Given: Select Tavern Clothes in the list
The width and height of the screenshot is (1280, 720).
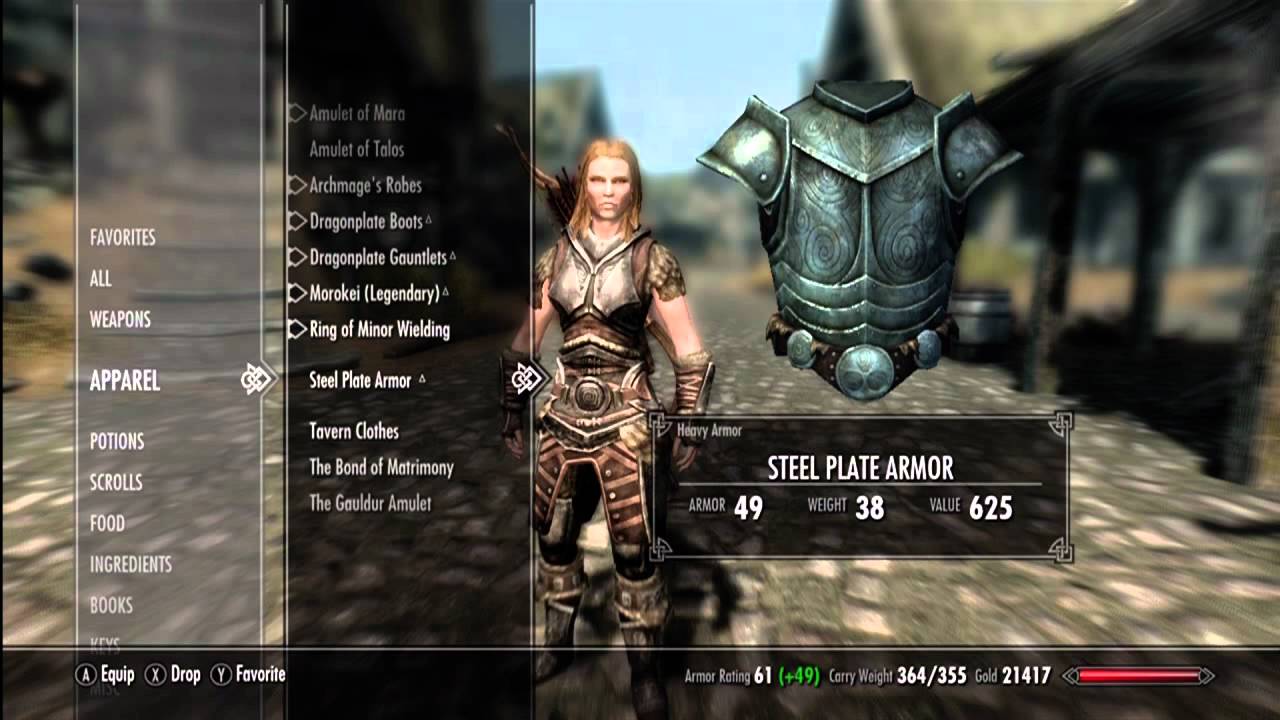Looking at the screenshot, I should click(354, 432).
